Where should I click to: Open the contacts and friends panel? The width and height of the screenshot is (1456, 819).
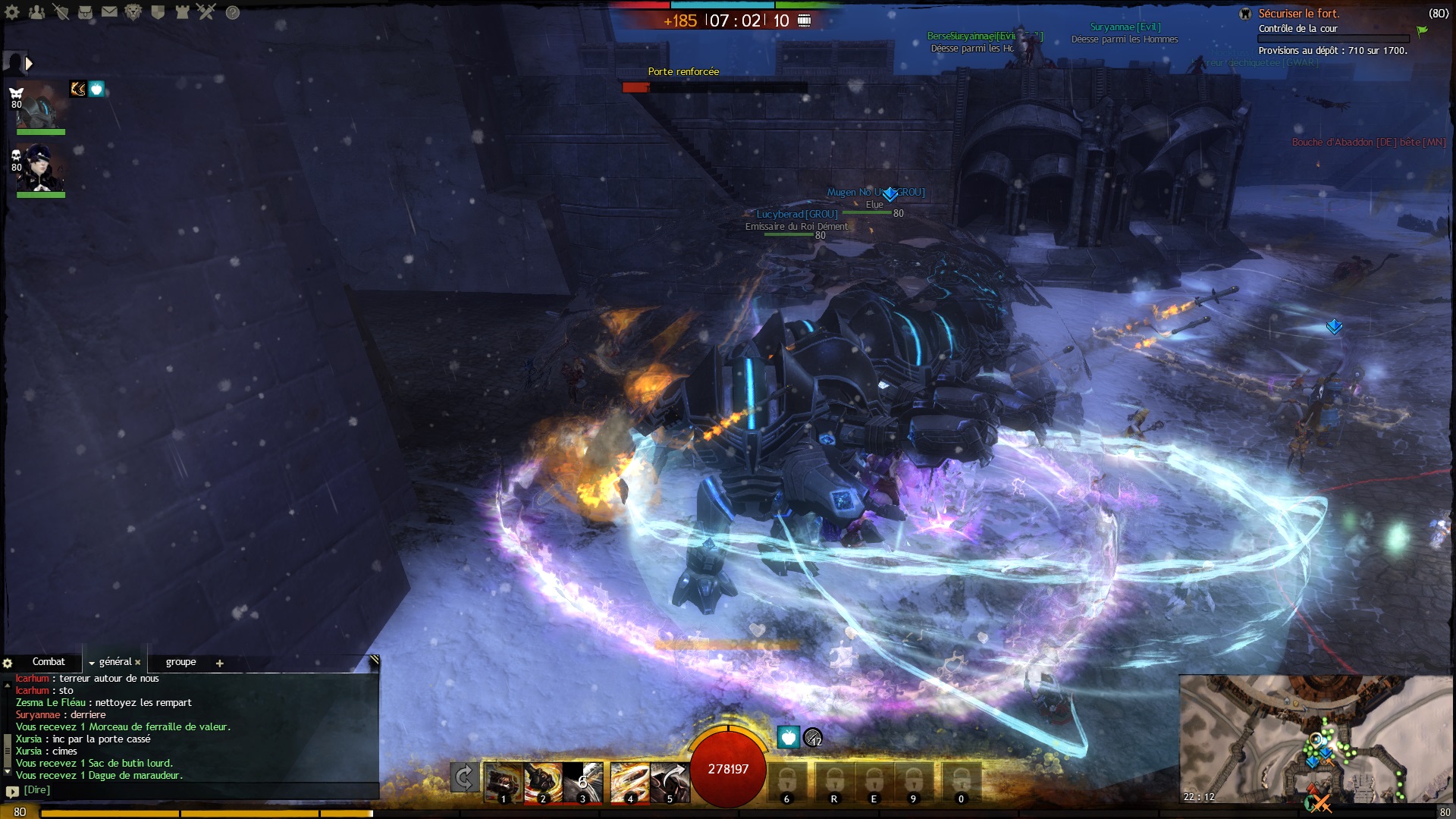coord(36,12)
